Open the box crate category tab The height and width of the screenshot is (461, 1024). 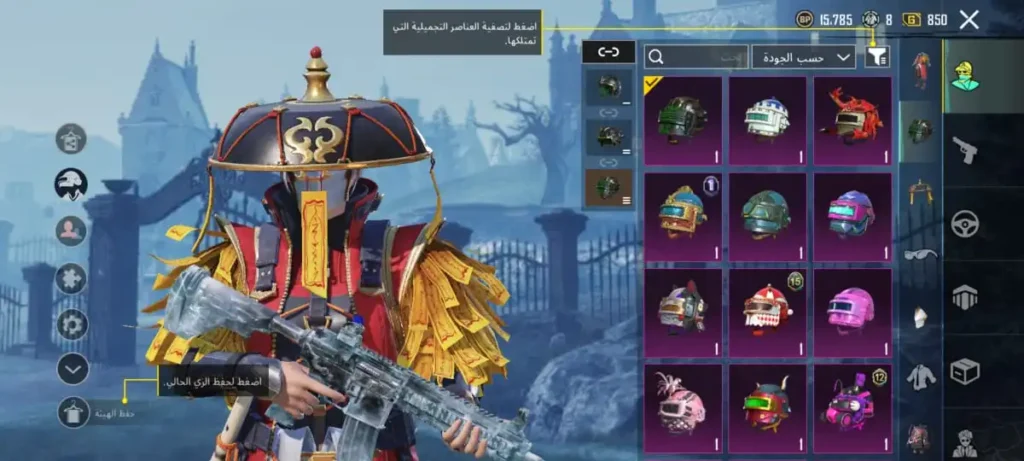(965, 371)
